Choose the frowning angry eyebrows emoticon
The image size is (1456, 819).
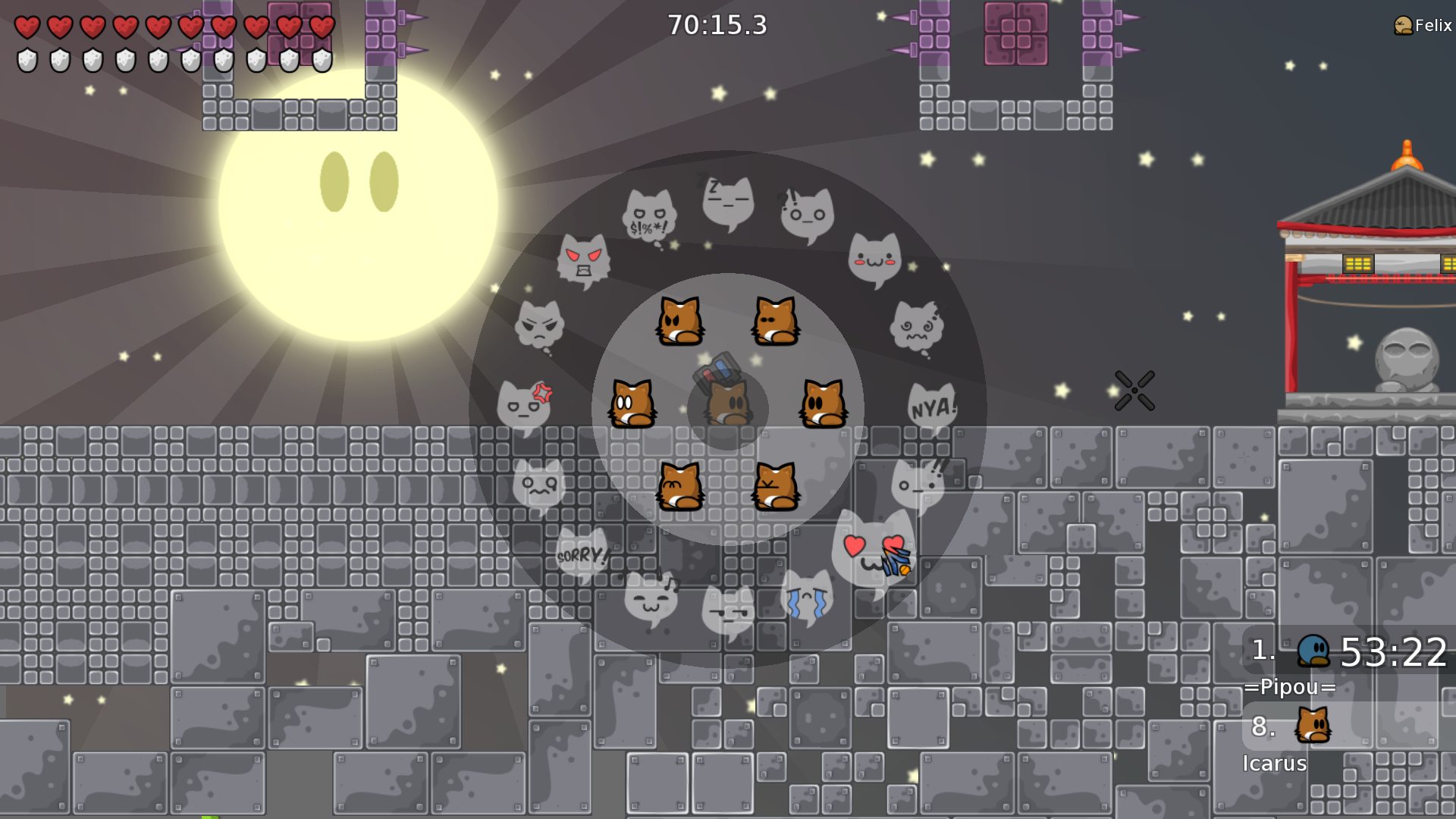(x=539, y=326)
